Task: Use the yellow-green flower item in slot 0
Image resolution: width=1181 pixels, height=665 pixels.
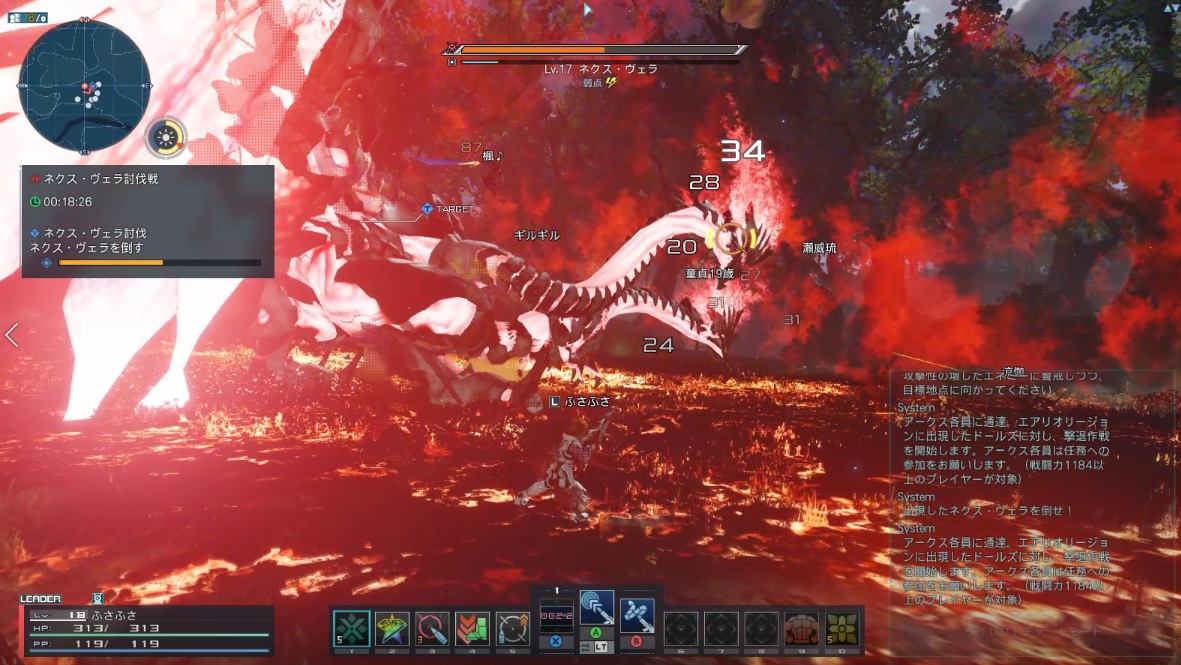Action: [841, 629]
